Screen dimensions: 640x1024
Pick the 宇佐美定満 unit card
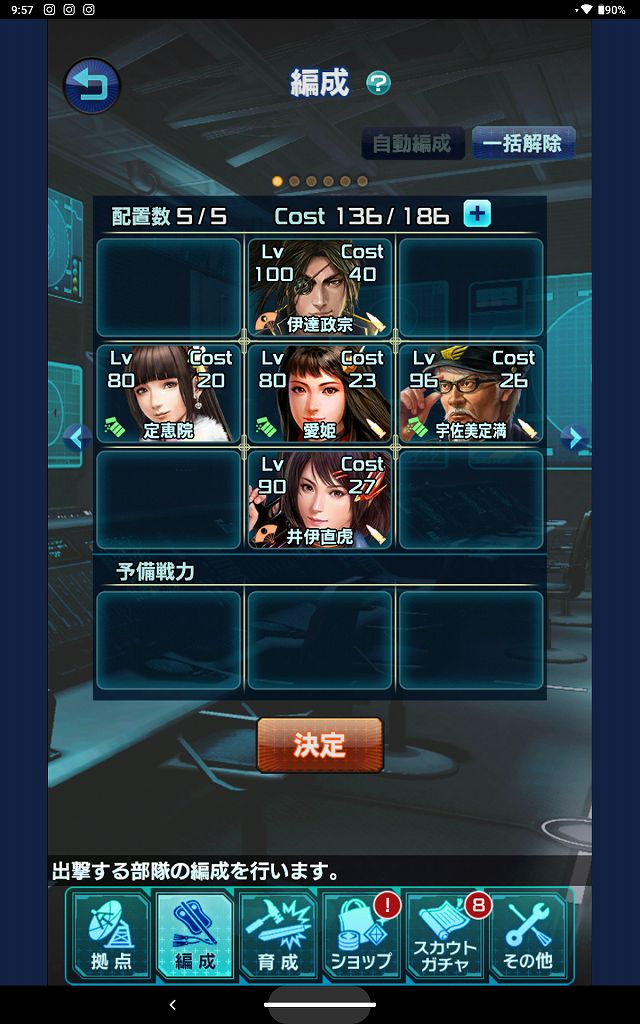tap(471, 393)
